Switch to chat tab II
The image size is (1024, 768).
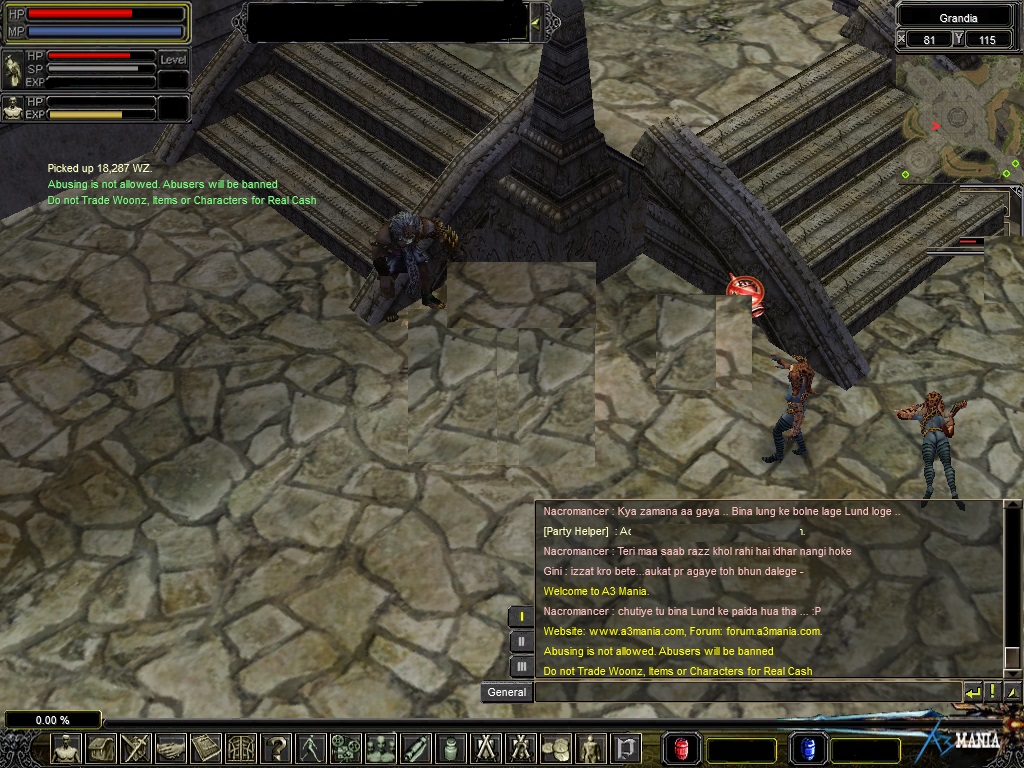pos(521,641)
